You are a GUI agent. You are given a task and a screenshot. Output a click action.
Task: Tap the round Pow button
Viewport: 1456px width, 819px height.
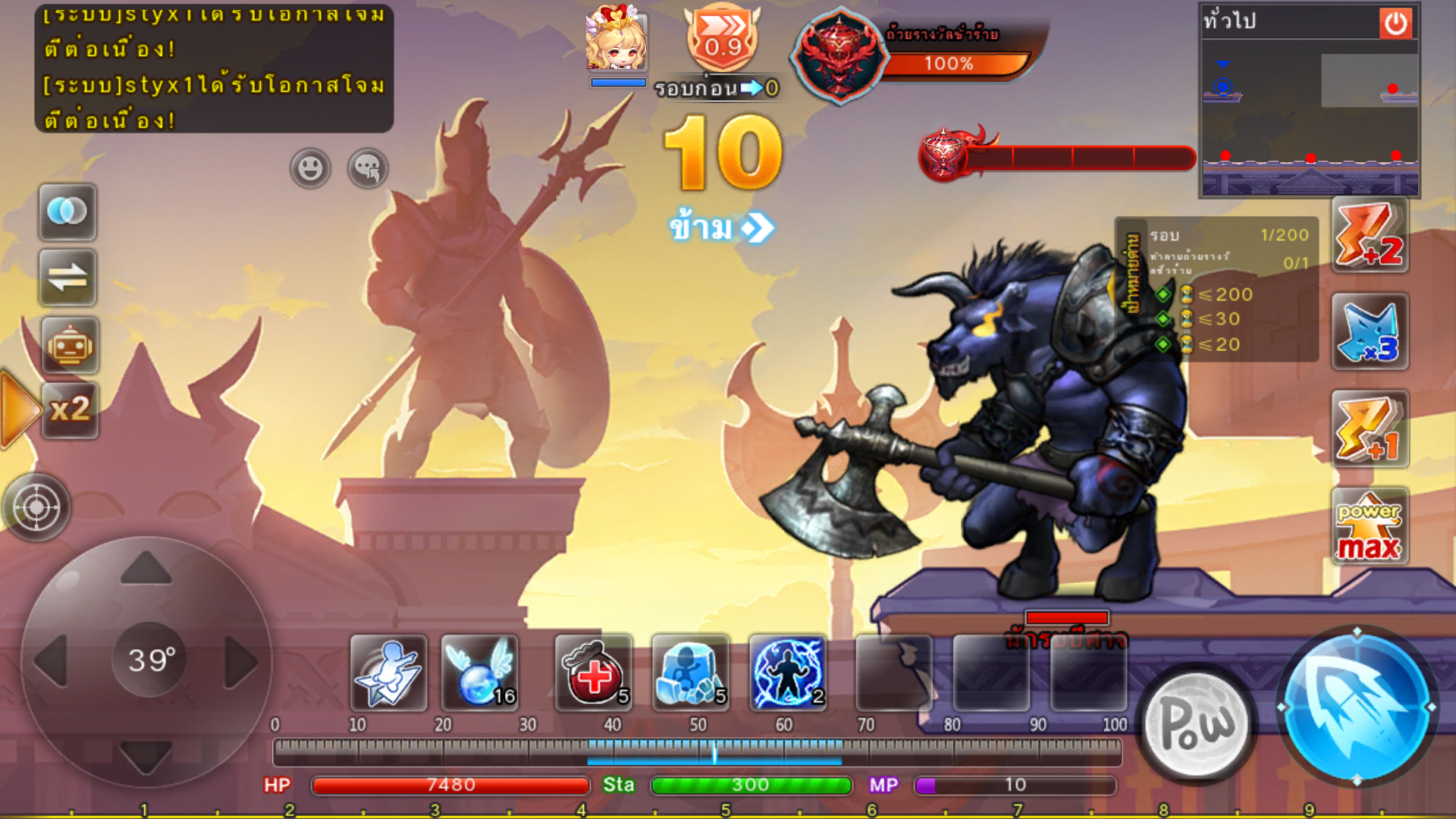(x=1198, y=725)
